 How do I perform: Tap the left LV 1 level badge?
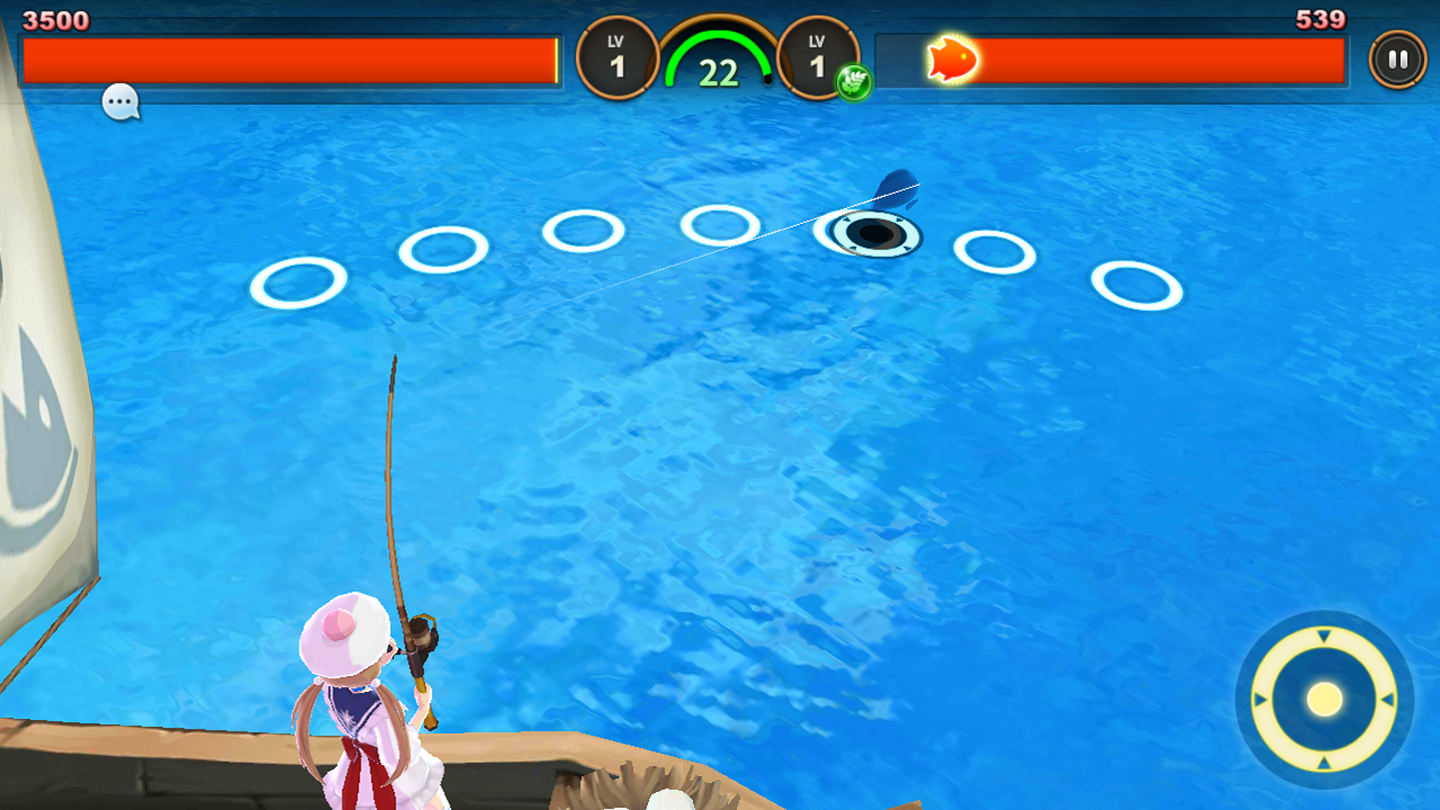(617, 57)
